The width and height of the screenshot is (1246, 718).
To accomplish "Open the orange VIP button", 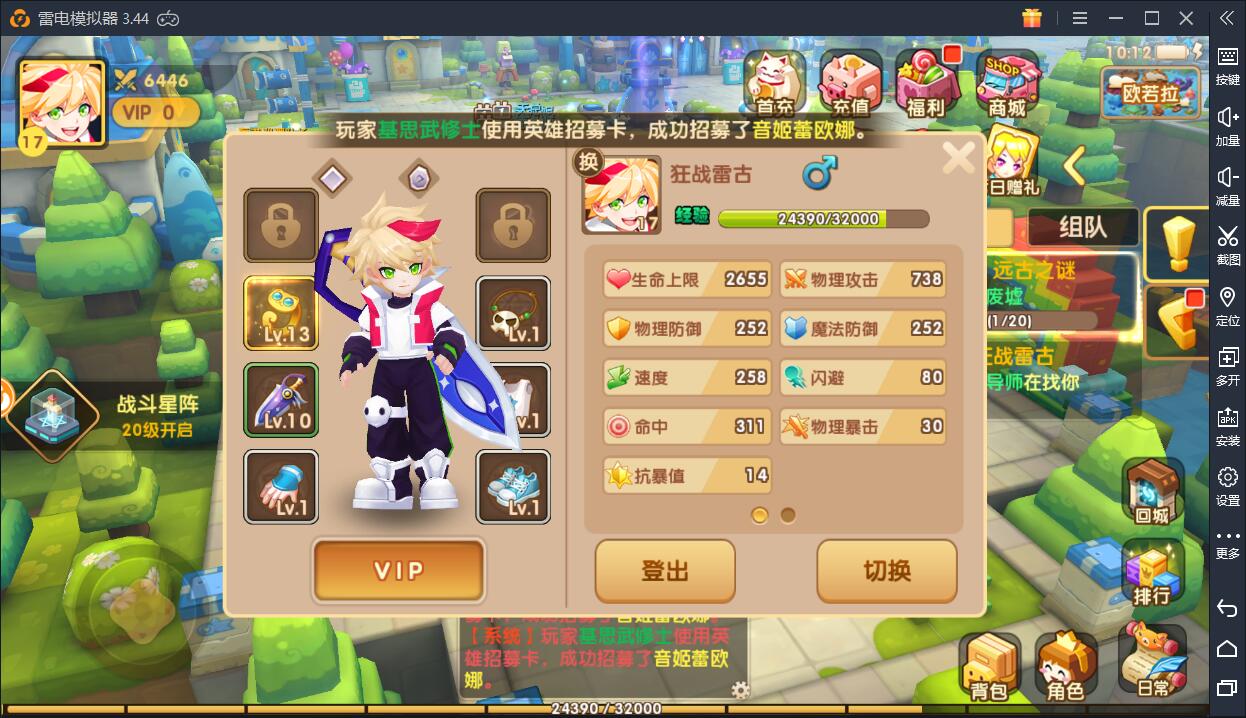I will (x=399, y=570).
